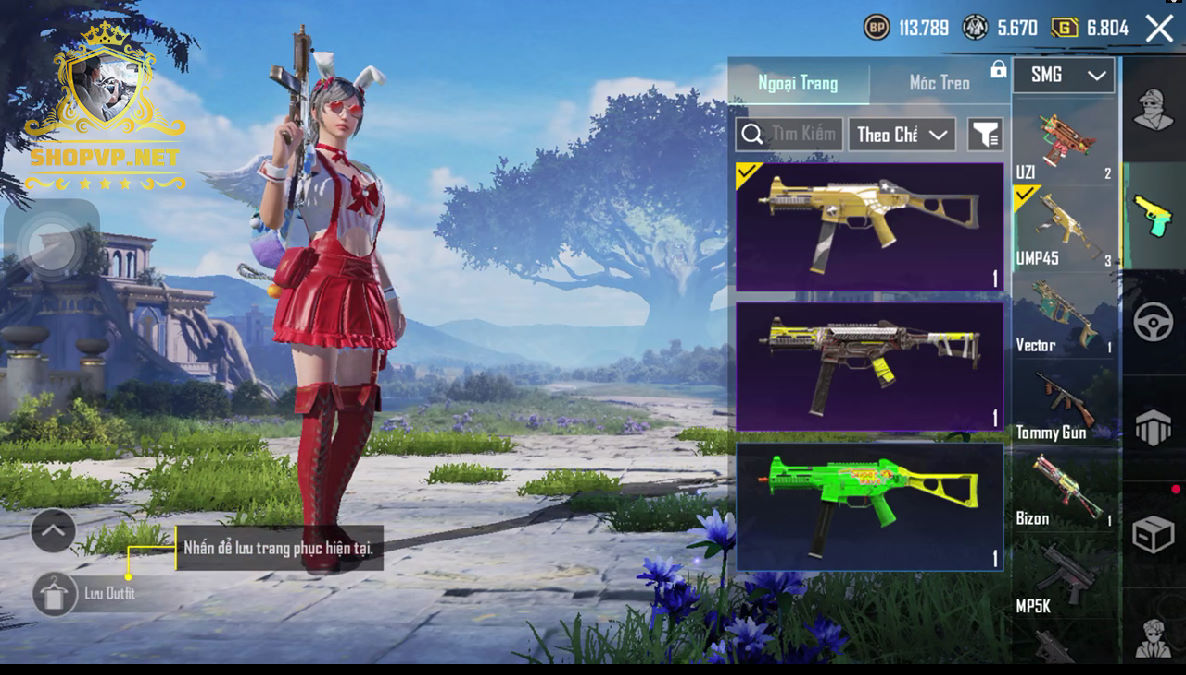The image size is (1186, 675).
Task: Open the vehicle steering wheel category
Action: pyautogui.click(x=1153, y=322)
